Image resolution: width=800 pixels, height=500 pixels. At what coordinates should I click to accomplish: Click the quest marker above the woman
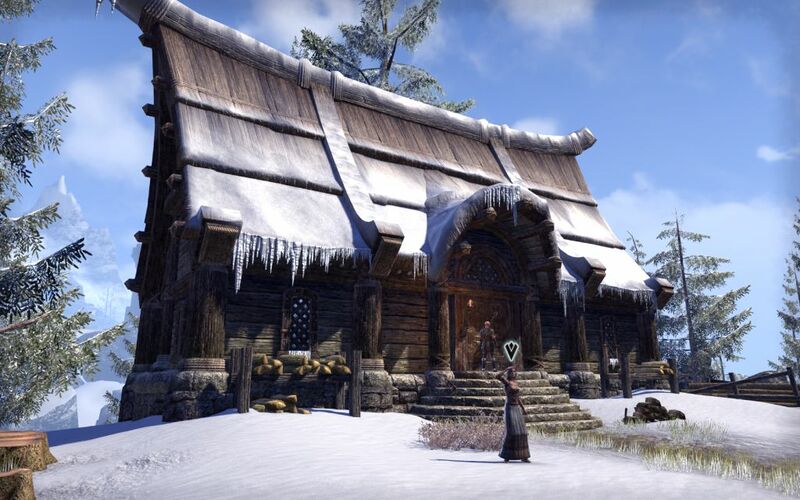[511, 350]
